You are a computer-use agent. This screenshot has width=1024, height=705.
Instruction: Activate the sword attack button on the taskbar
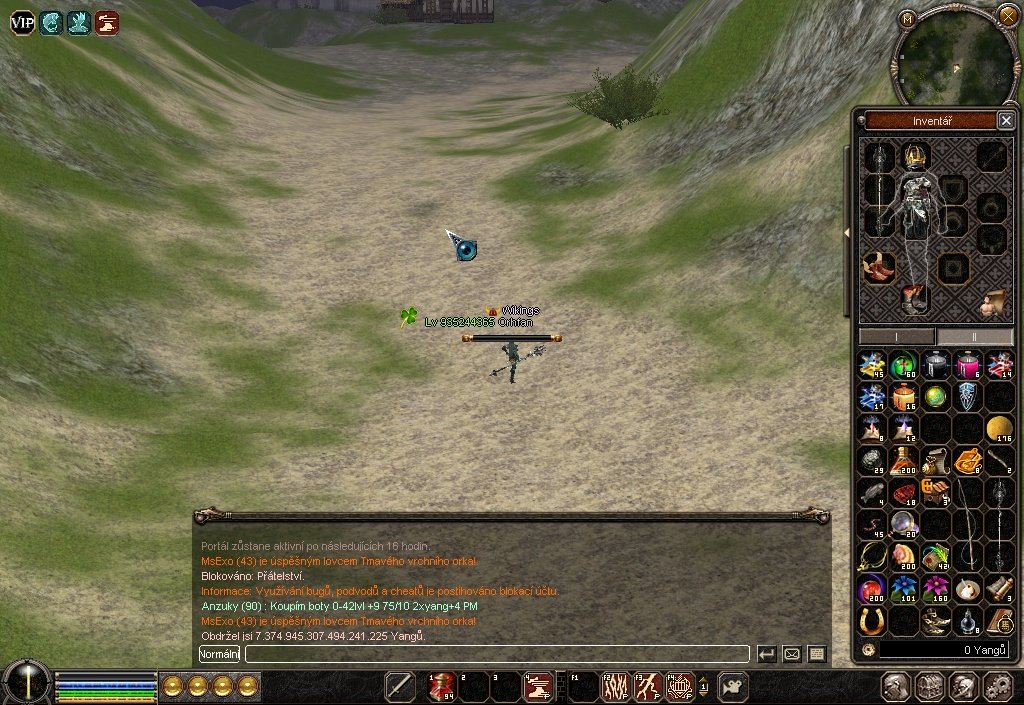400,686
